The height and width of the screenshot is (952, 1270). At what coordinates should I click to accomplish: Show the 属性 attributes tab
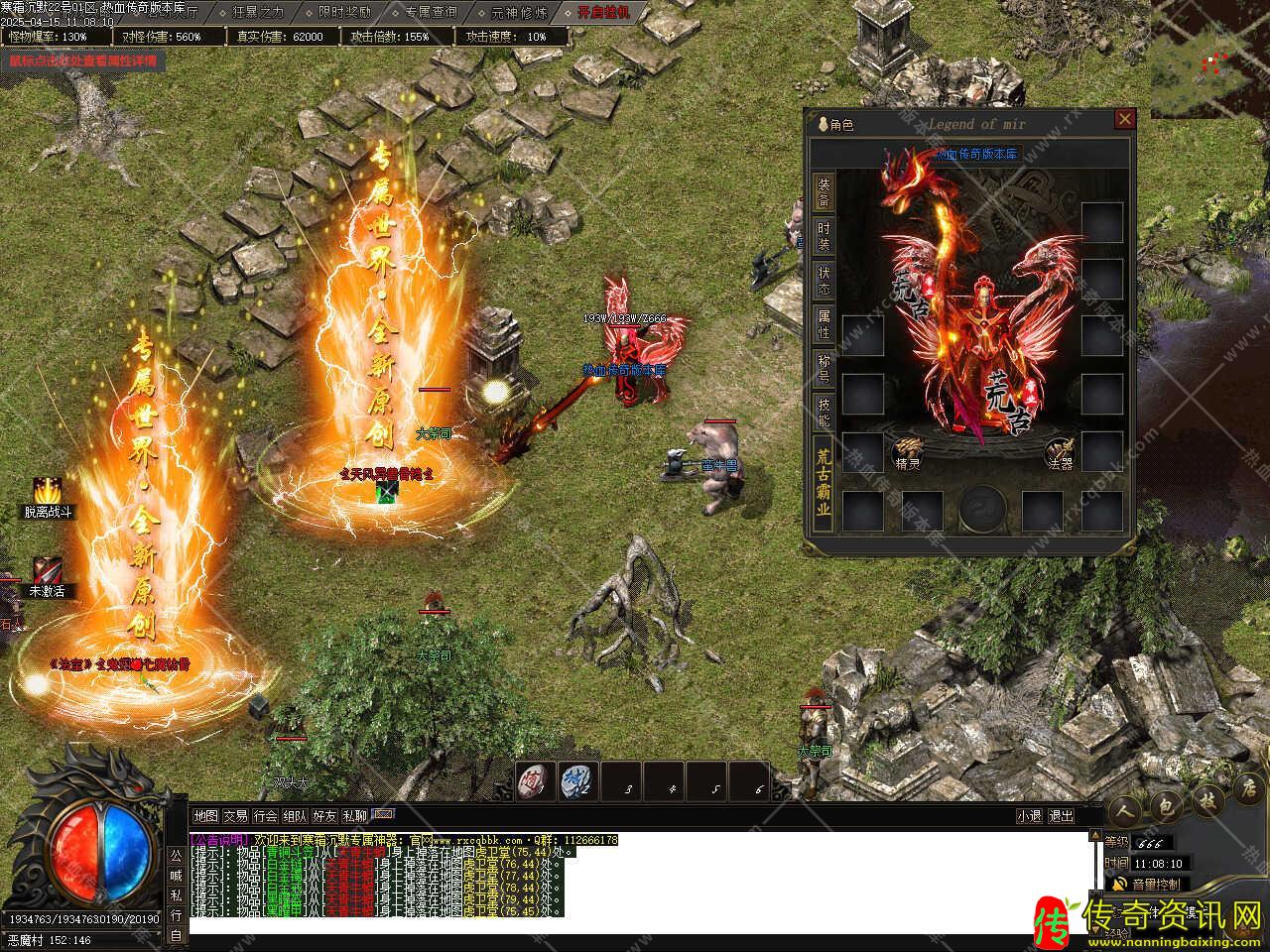(825, 323)
